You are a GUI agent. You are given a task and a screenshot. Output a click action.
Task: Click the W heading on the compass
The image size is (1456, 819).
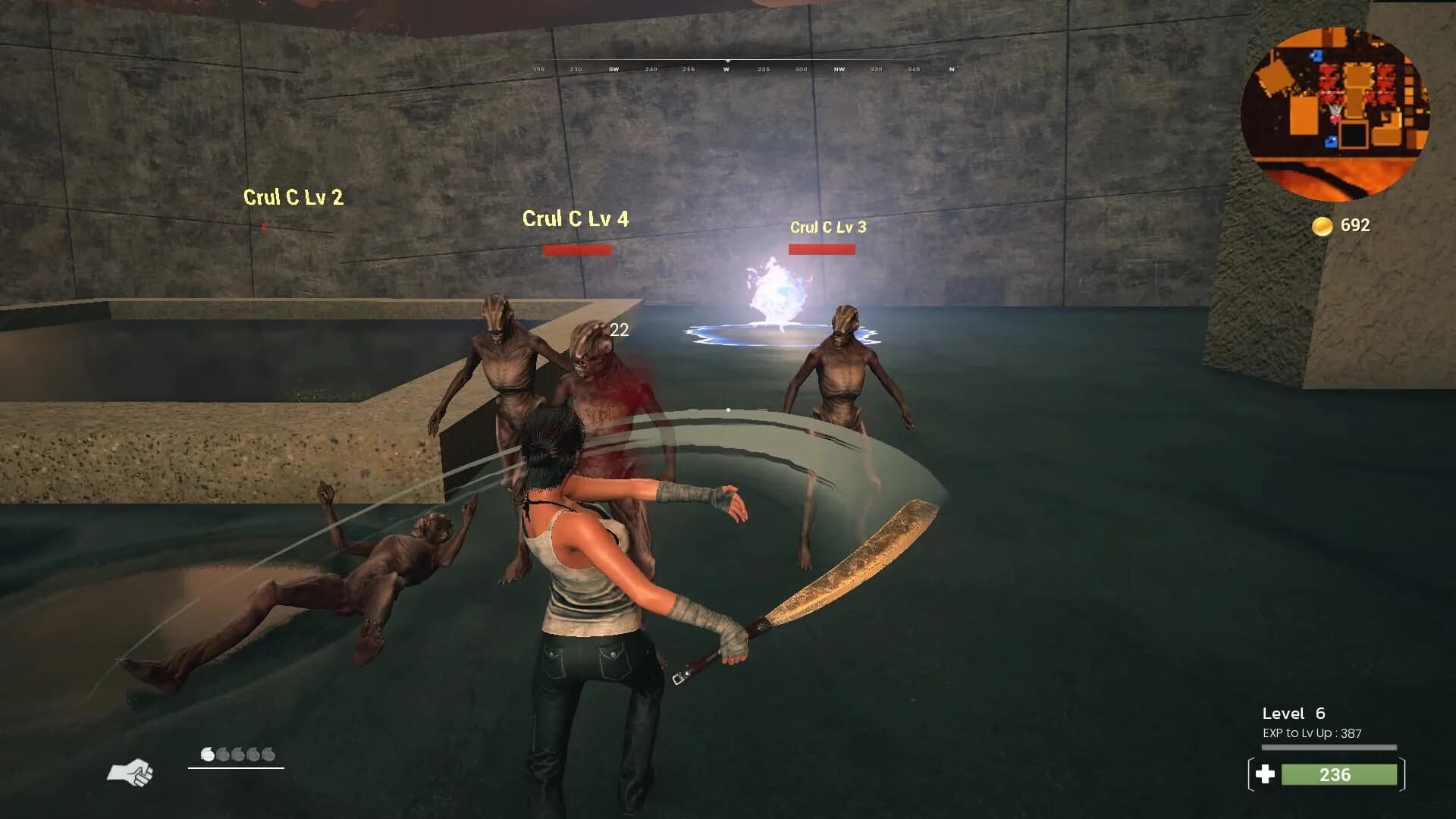(x=728, y=68)
